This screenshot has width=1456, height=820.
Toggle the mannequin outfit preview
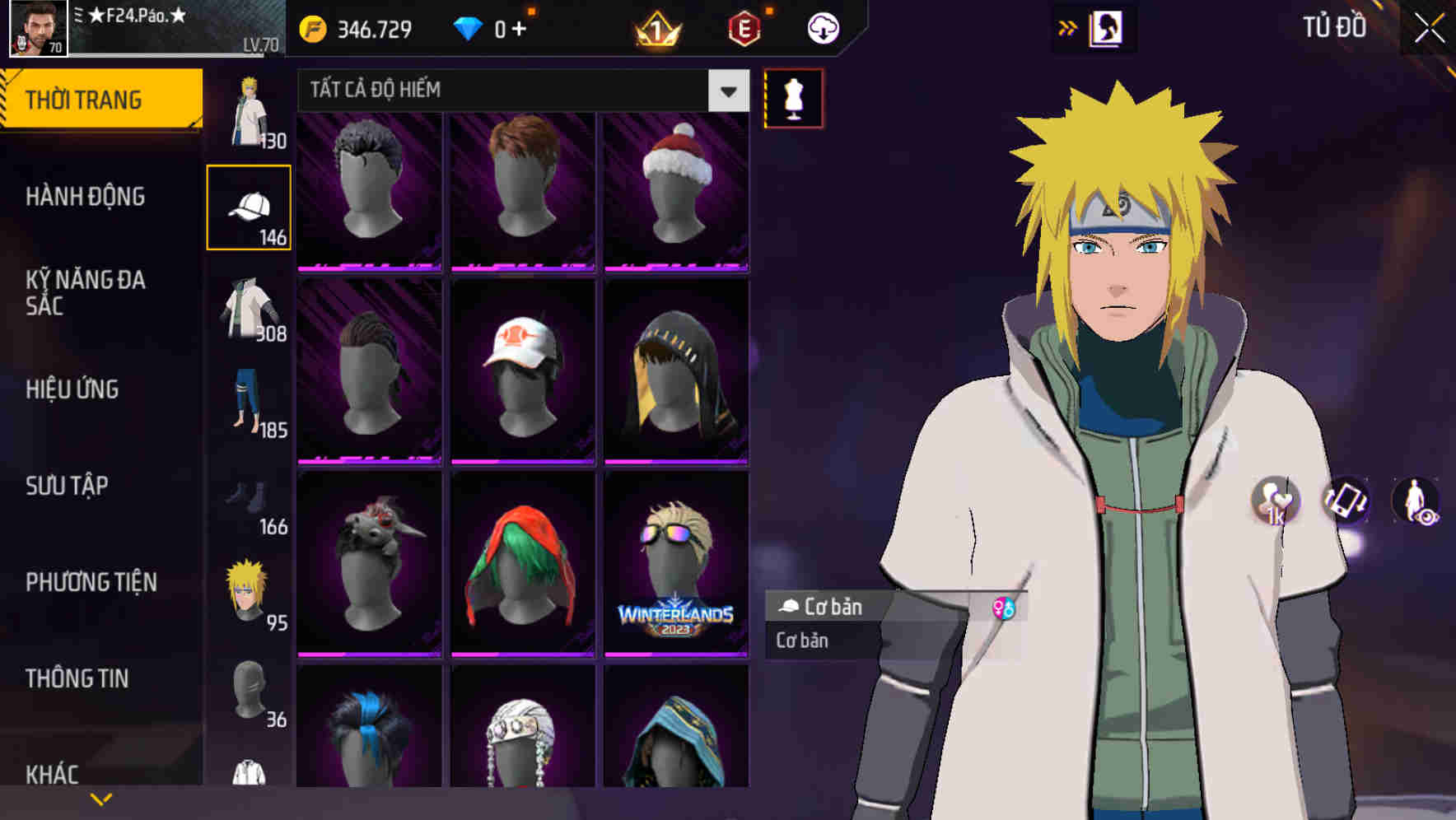click(792, 97)
